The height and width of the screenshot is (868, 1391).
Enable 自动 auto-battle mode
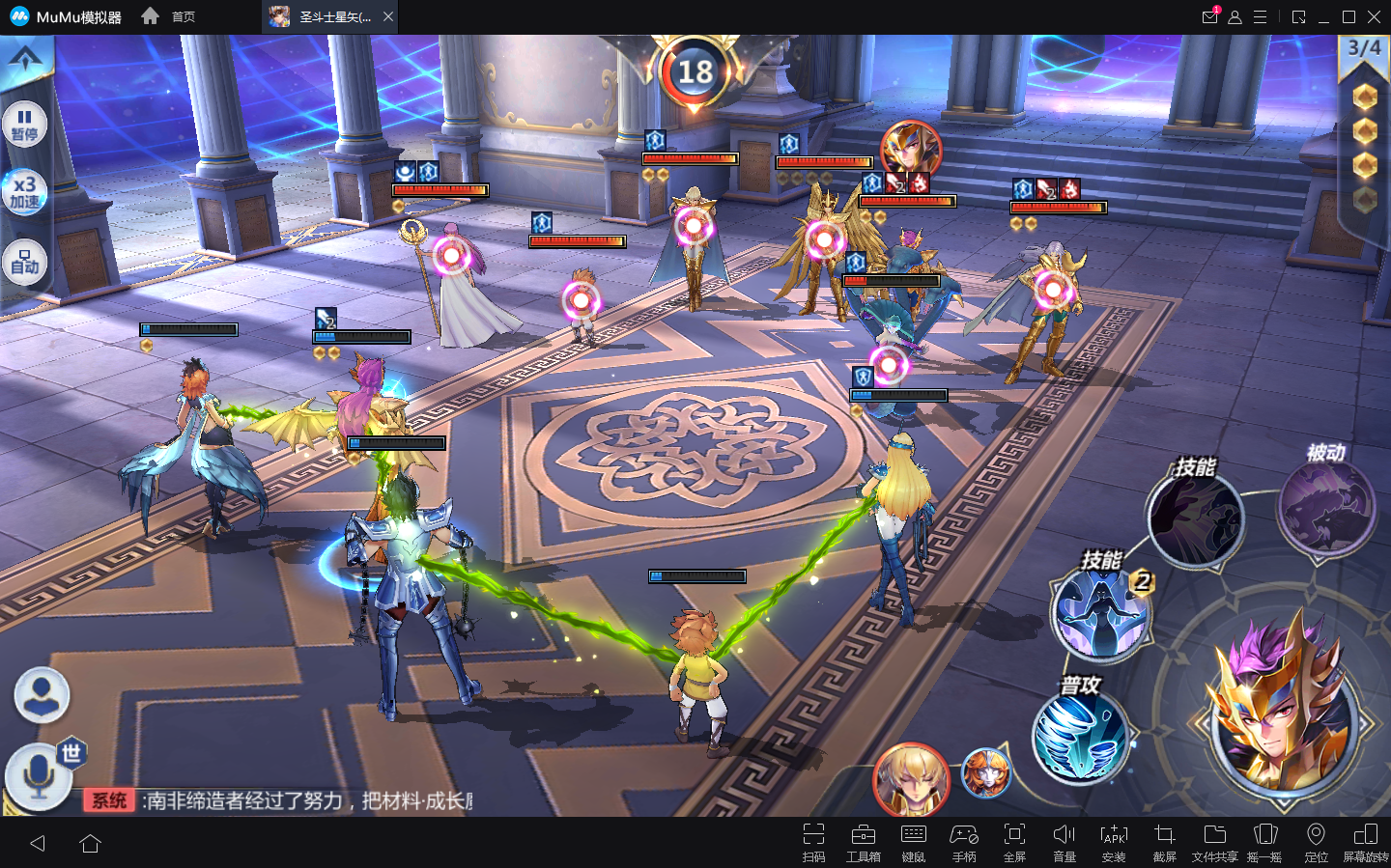(25, 262)
